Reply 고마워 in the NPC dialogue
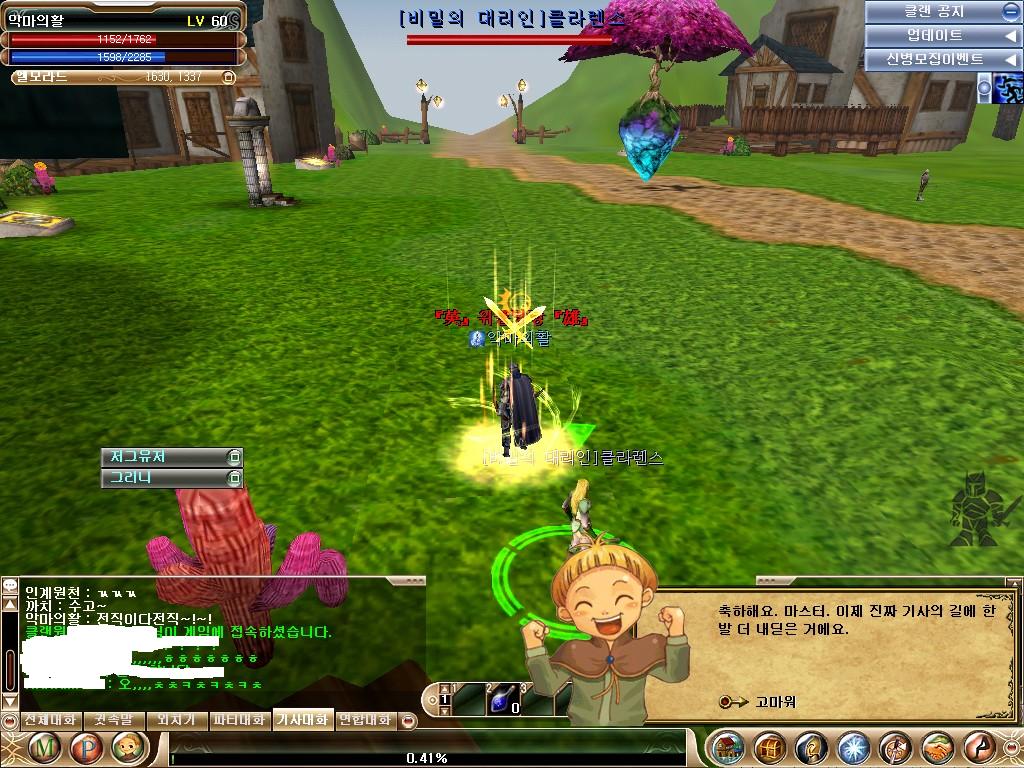This screenshot has width=1024, height=768. click(x=775, y=702)
